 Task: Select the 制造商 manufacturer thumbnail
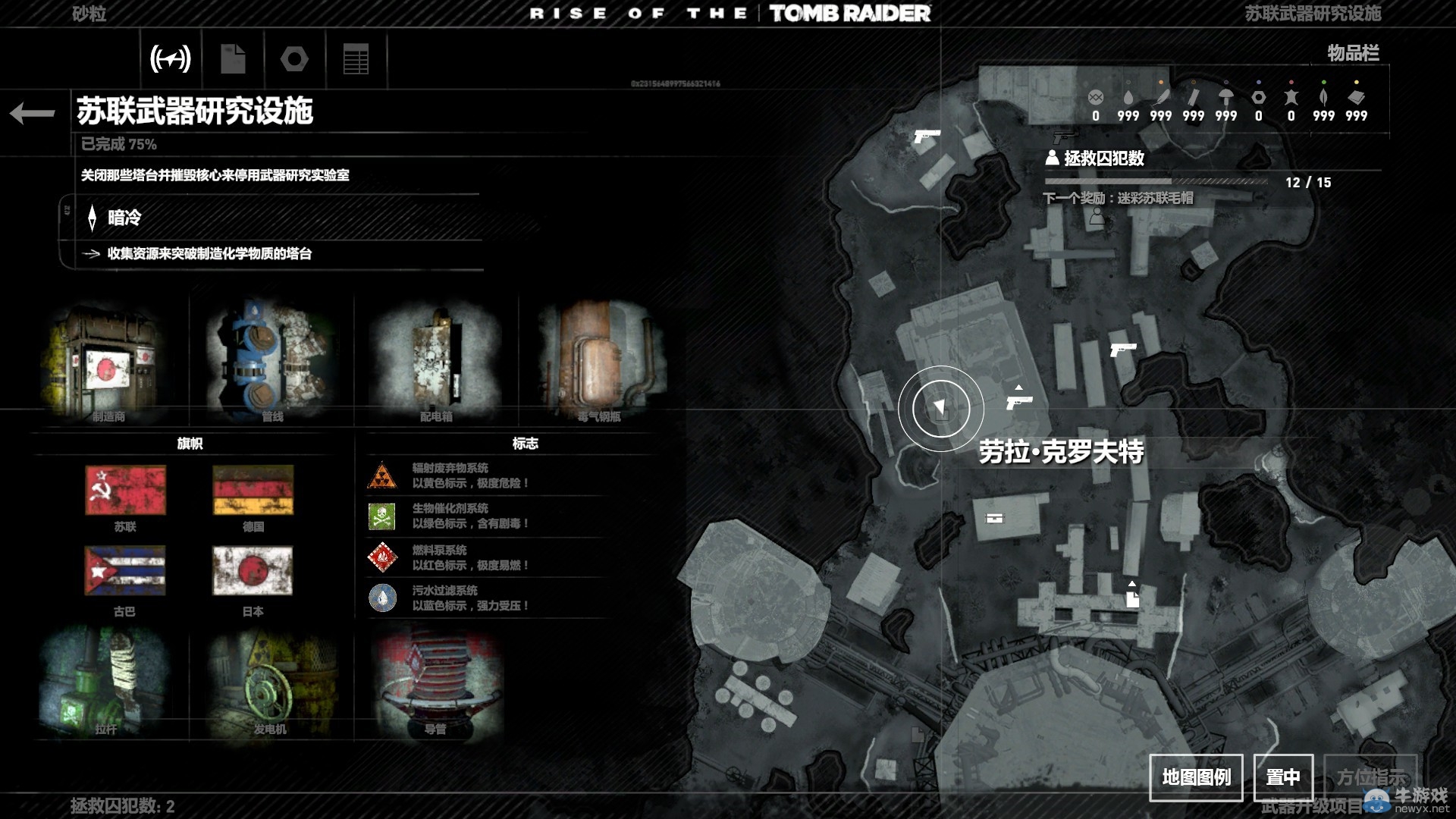[x=108, y=362]
